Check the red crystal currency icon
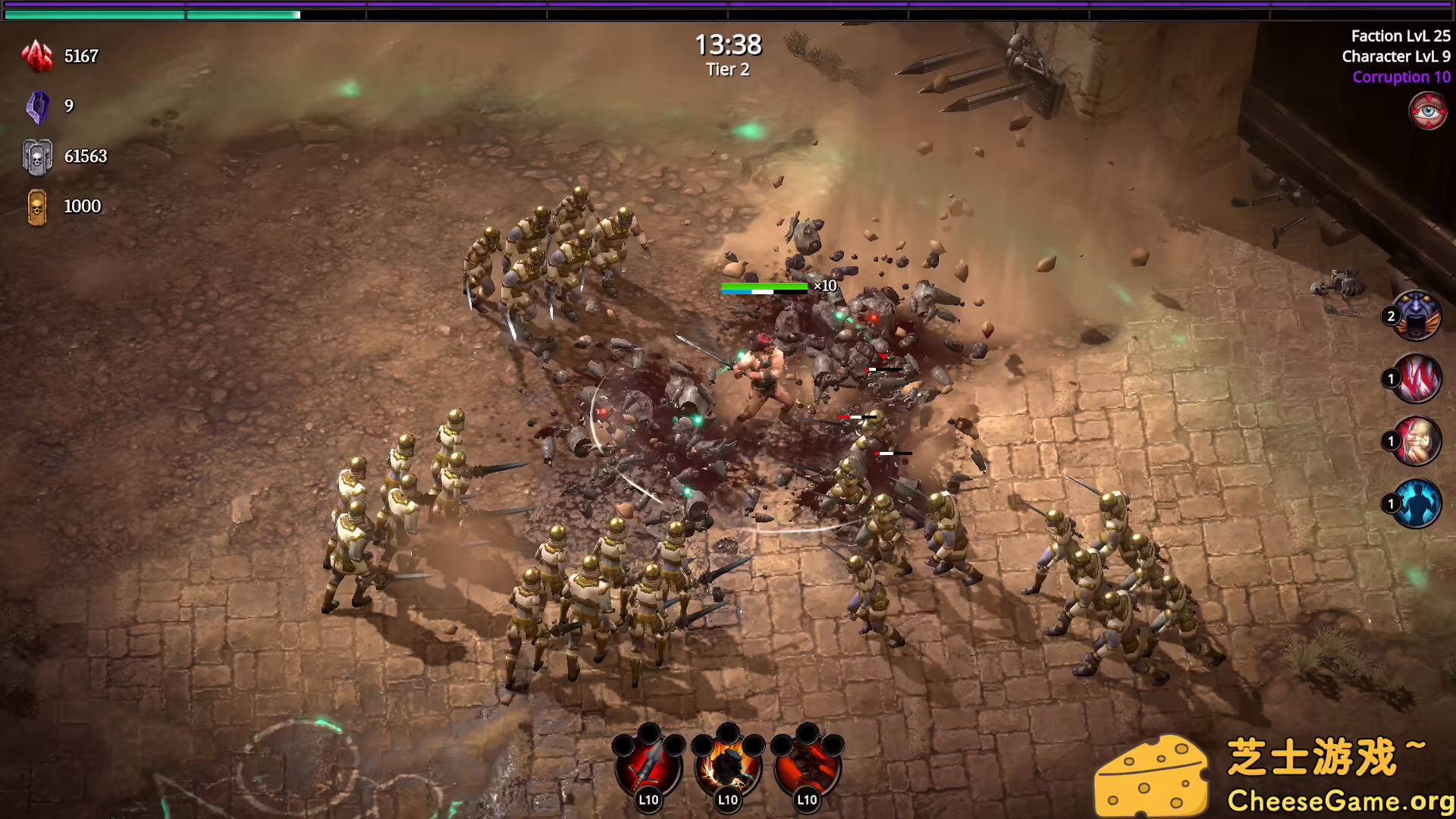 (36, 56)
